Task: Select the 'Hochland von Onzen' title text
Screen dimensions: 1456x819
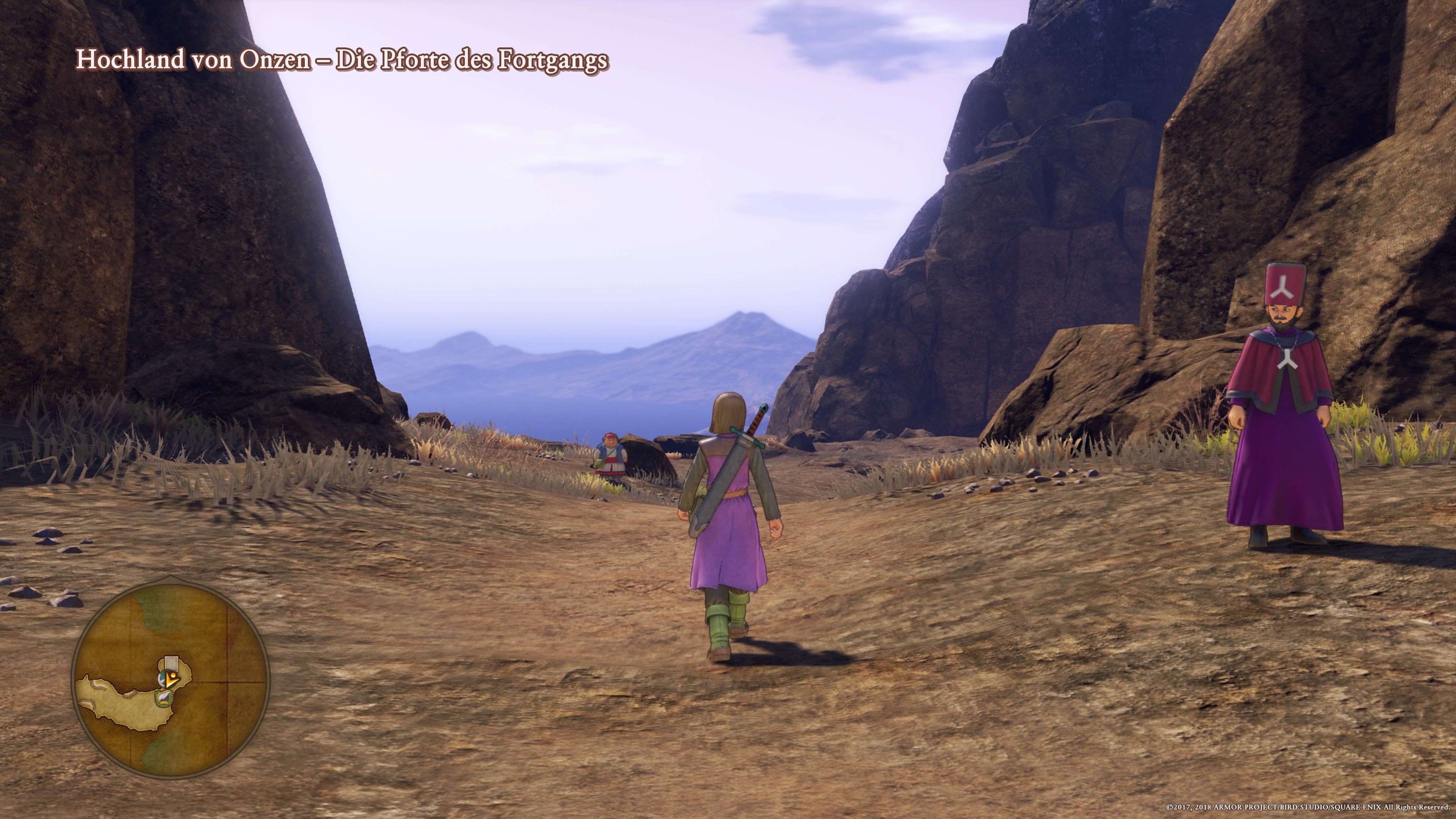Action: [x=192, y=61]
